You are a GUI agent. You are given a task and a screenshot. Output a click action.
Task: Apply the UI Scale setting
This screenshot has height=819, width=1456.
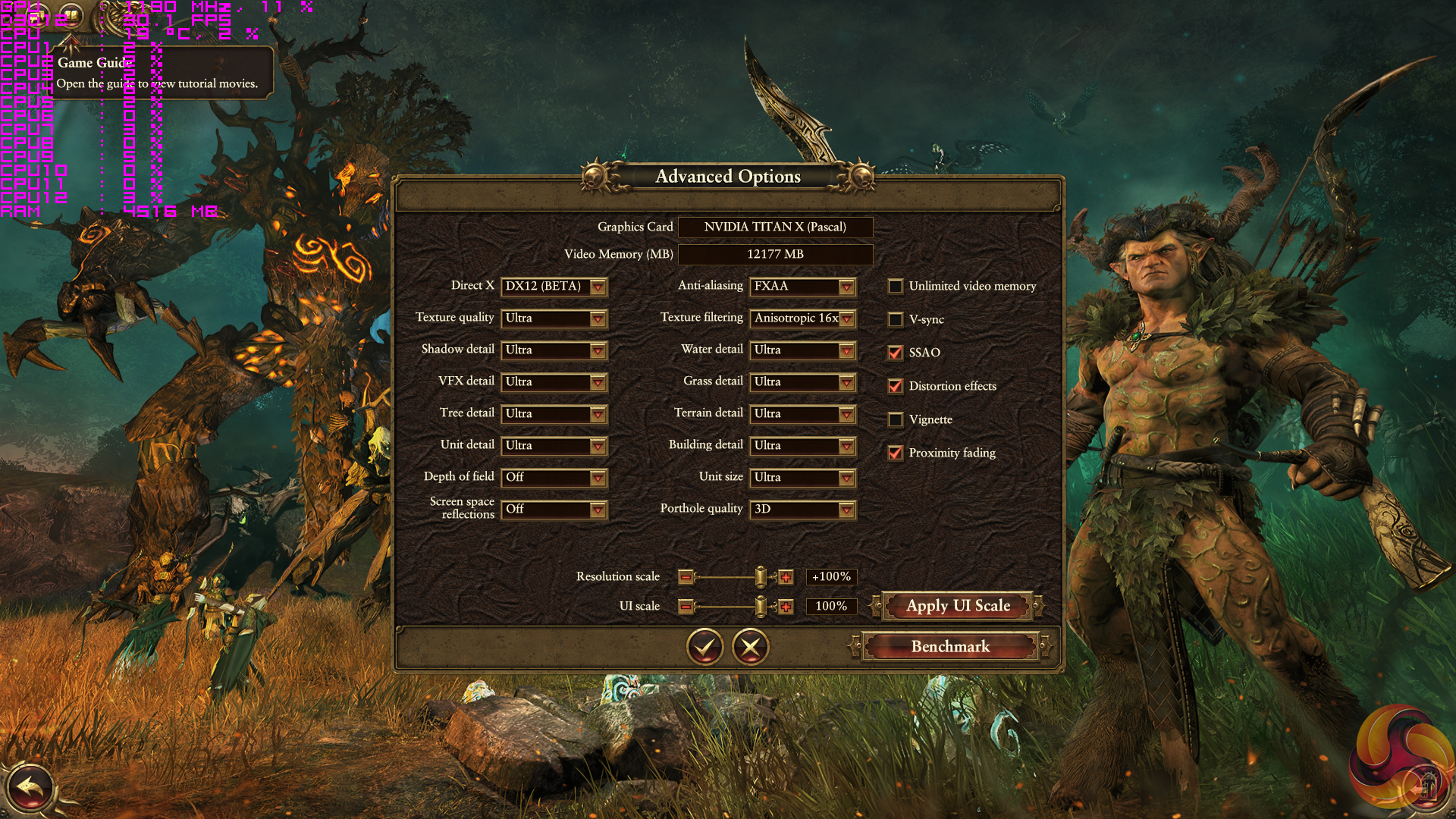point(958,606)
